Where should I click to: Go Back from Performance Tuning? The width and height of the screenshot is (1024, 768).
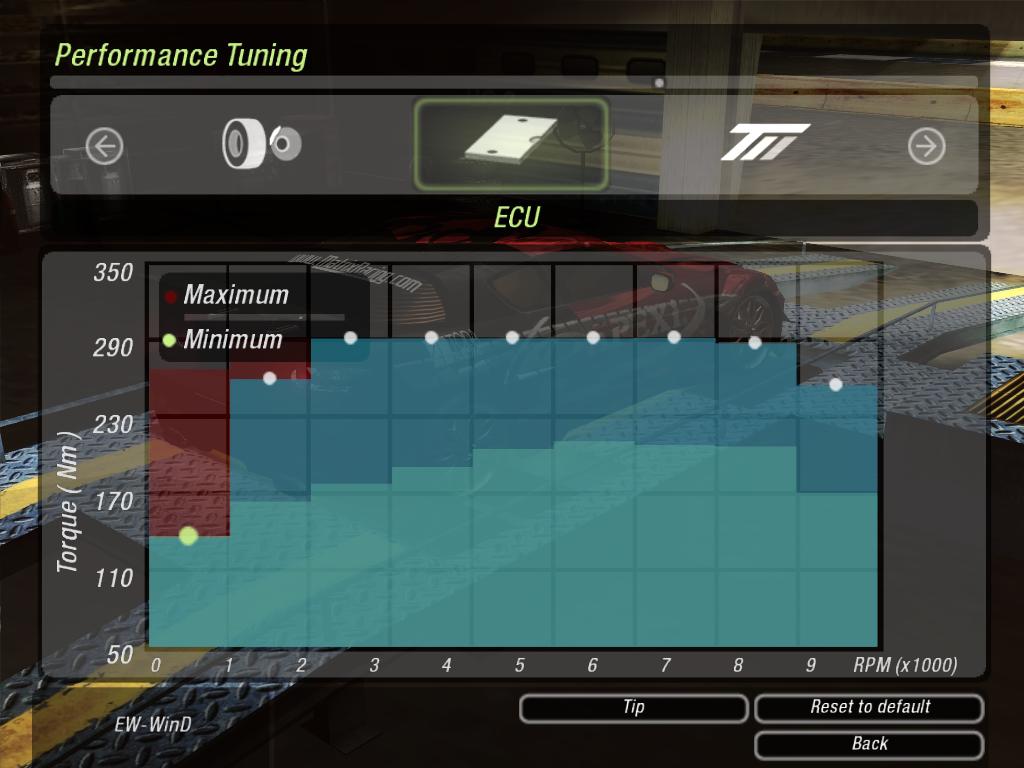coord(869,744)
